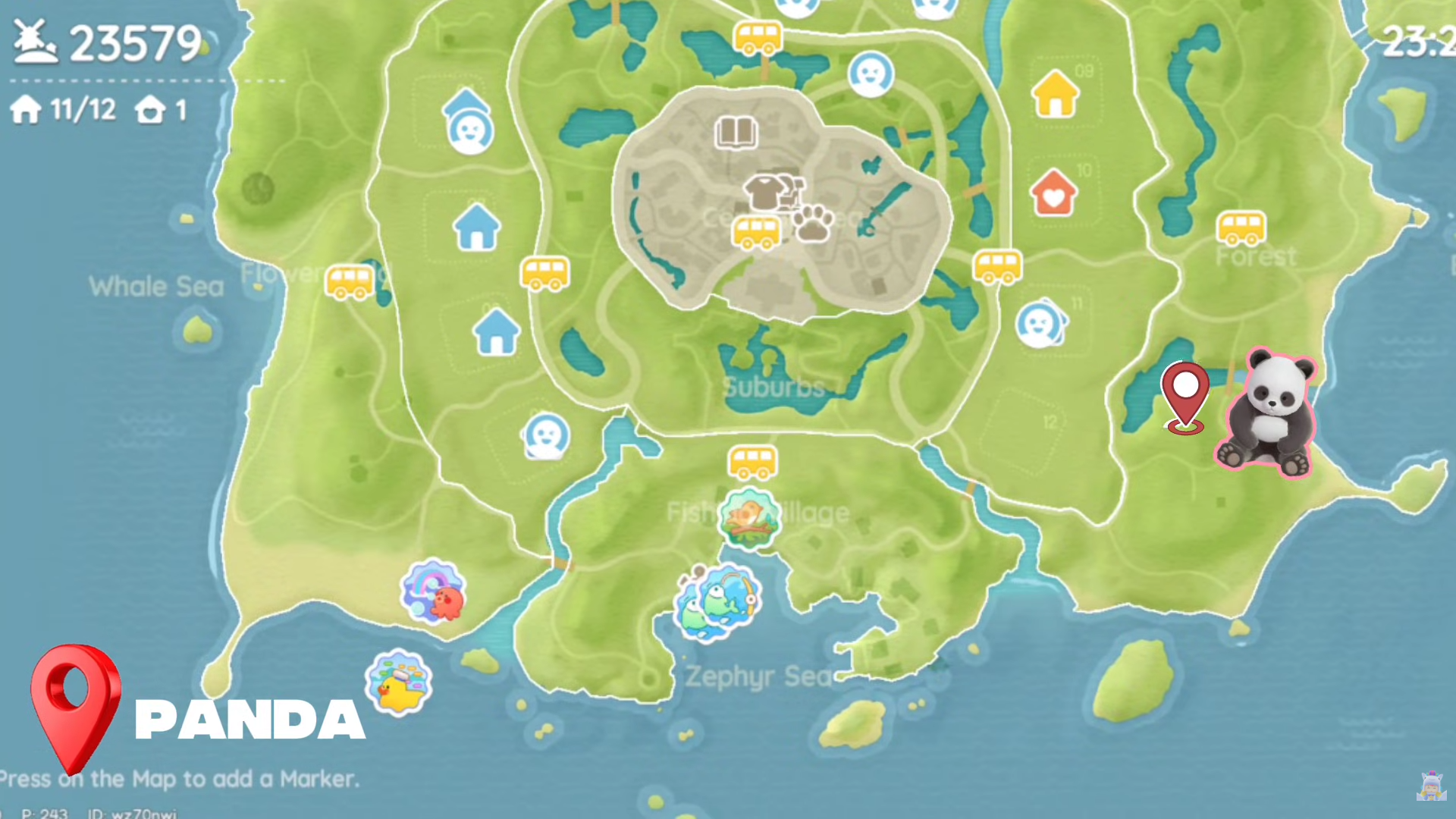
Task: Open the rubber duck event icon
Action: [400, 682]
